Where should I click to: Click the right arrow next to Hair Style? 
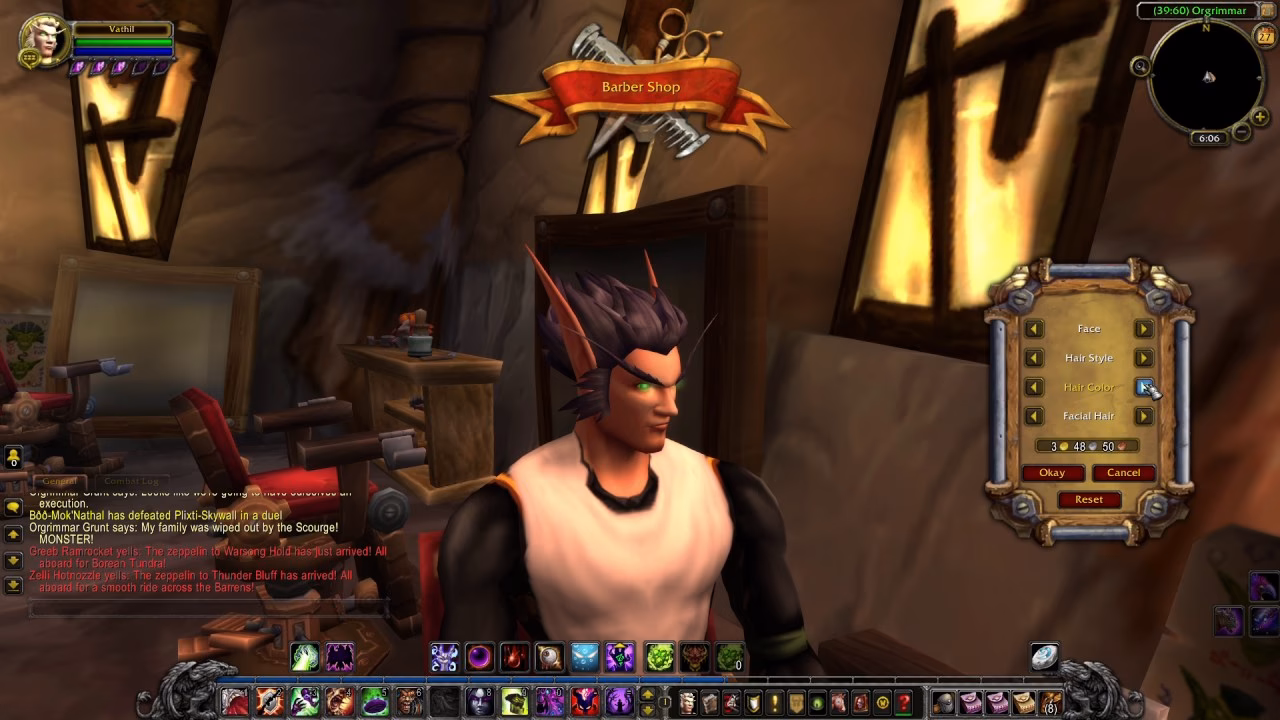click(x=1143, y=358)
